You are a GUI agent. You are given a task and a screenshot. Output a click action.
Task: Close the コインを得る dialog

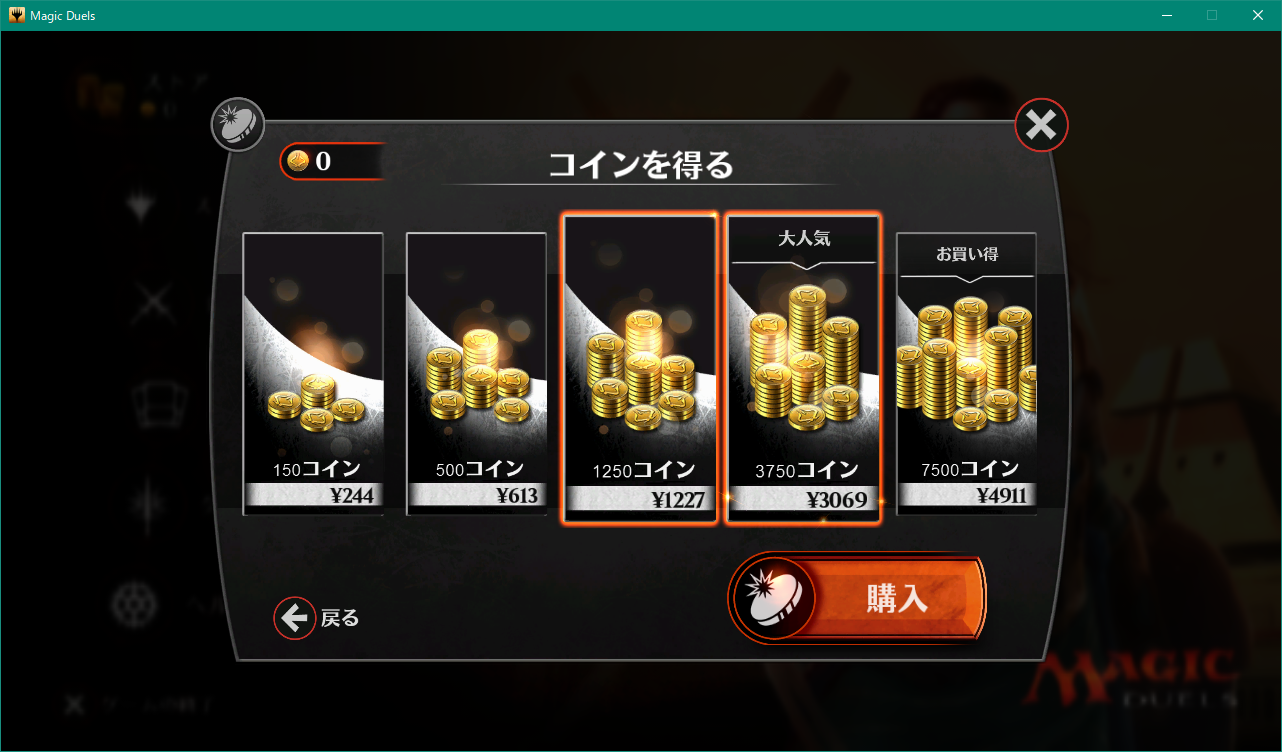[x=1041, y=124]
